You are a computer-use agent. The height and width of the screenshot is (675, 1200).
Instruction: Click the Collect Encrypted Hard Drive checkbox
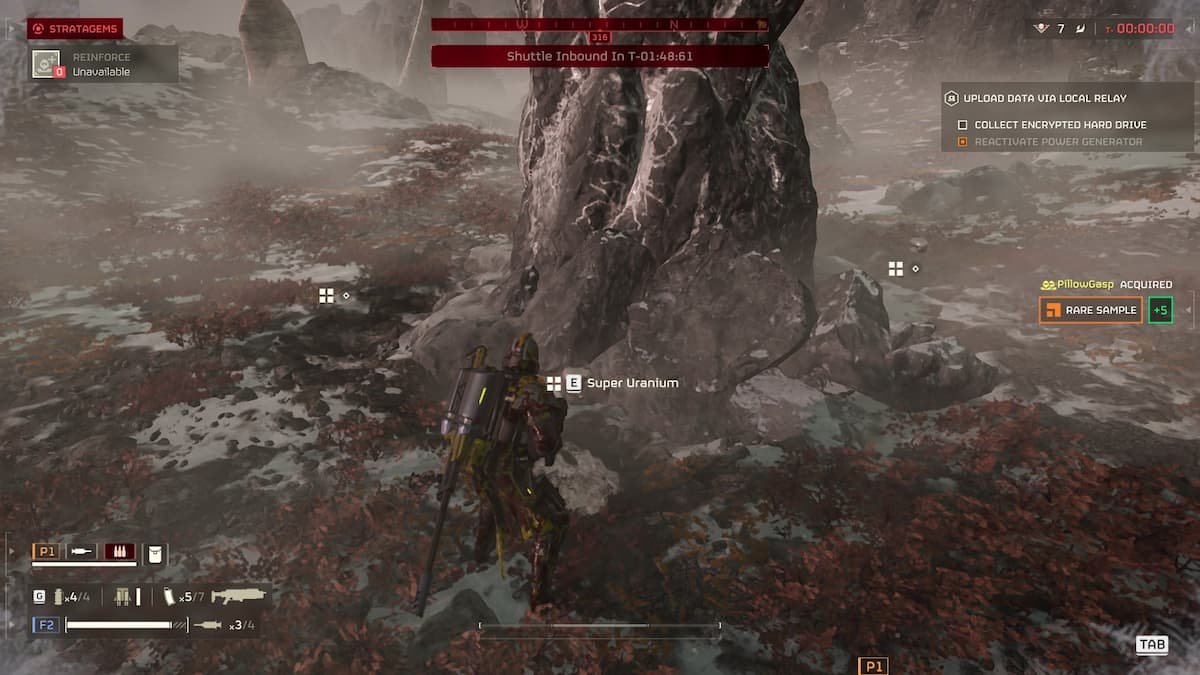pyautogui.click(x=963, y=125)
